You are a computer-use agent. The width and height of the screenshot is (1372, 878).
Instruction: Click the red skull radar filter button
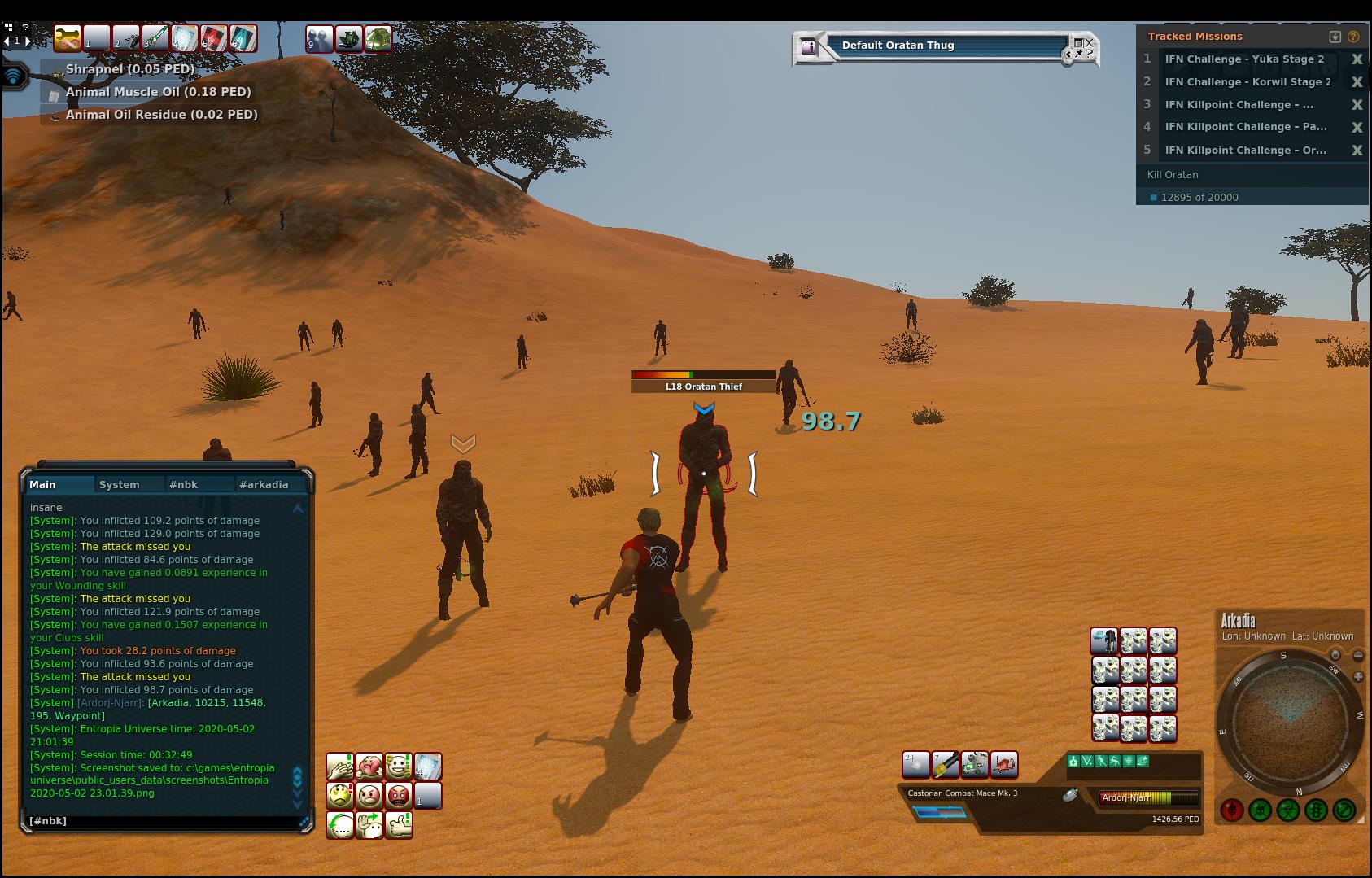1231,810
